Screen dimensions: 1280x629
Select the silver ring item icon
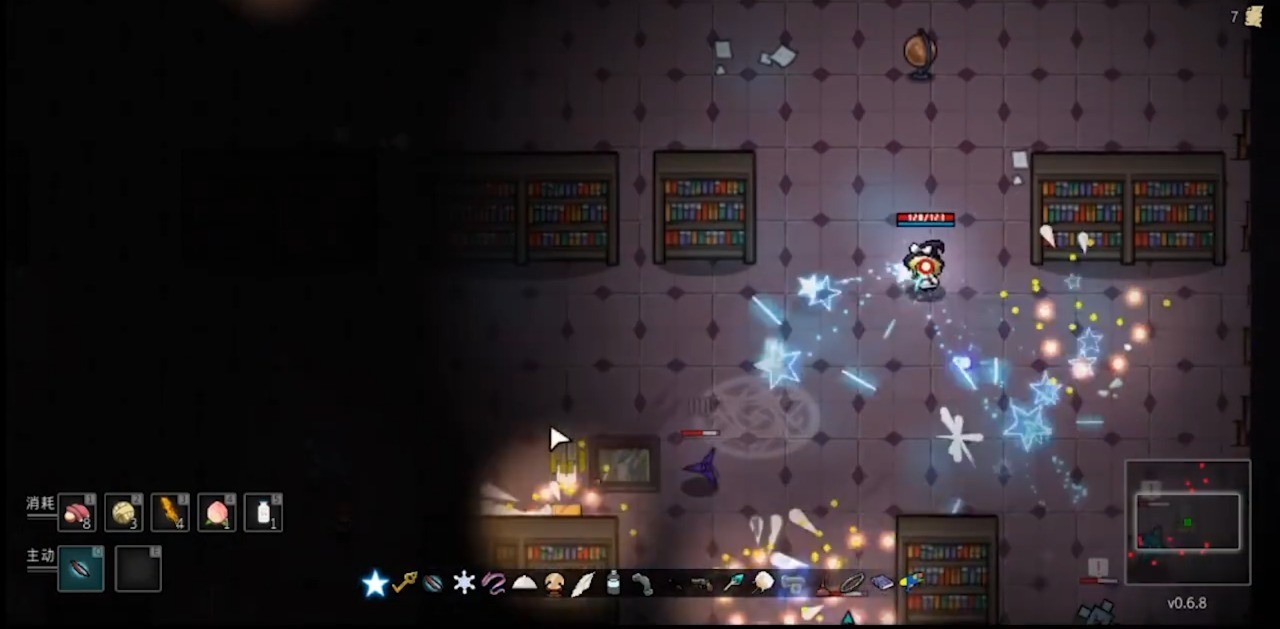pyautogui.click(x=852, y=583)
